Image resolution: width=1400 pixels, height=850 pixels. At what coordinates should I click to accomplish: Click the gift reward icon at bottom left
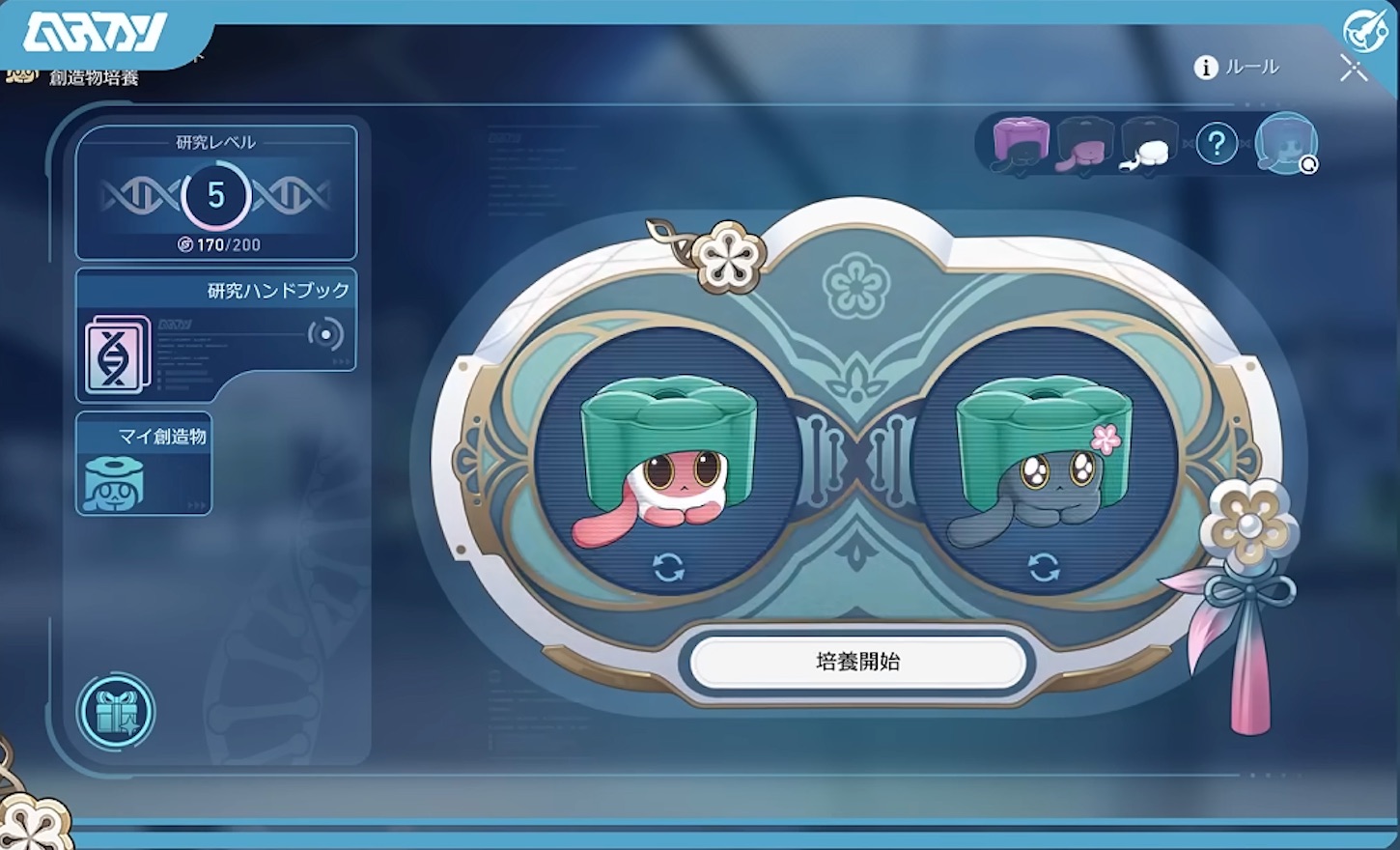(x=117, y=712)
